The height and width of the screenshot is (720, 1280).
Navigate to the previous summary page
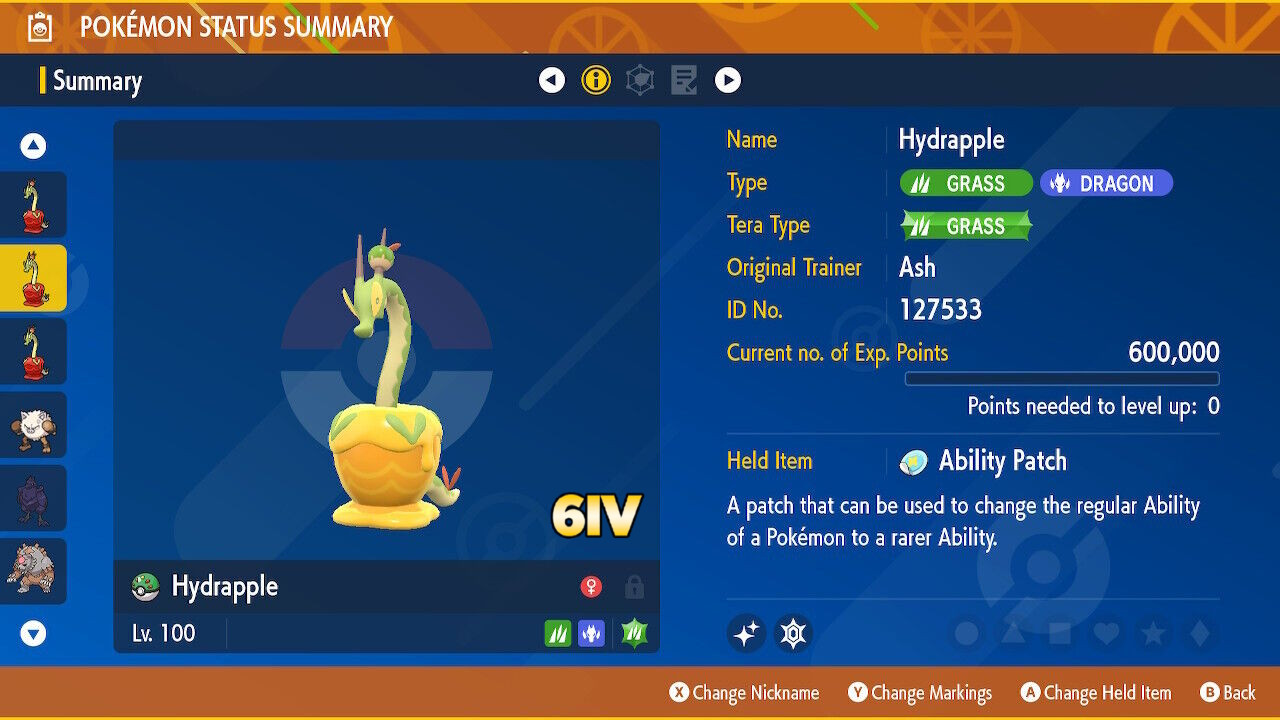coord(552,79)
